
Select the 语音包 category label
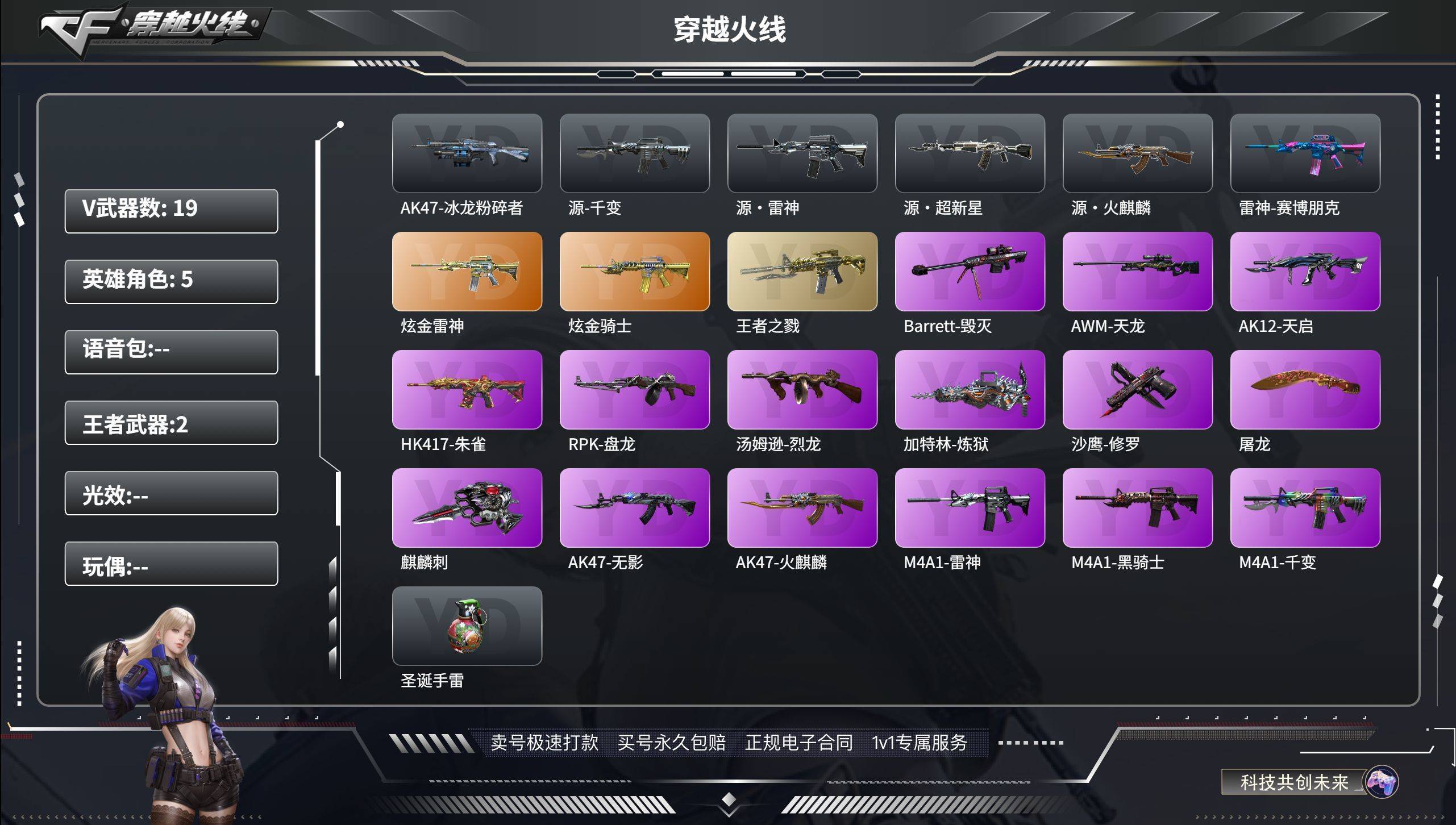click(x=170, y=352)
